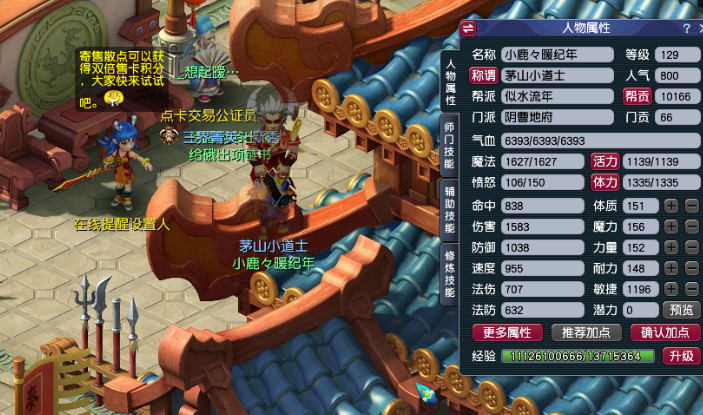
Task: Click the red 体力 button
Action: 605,182
